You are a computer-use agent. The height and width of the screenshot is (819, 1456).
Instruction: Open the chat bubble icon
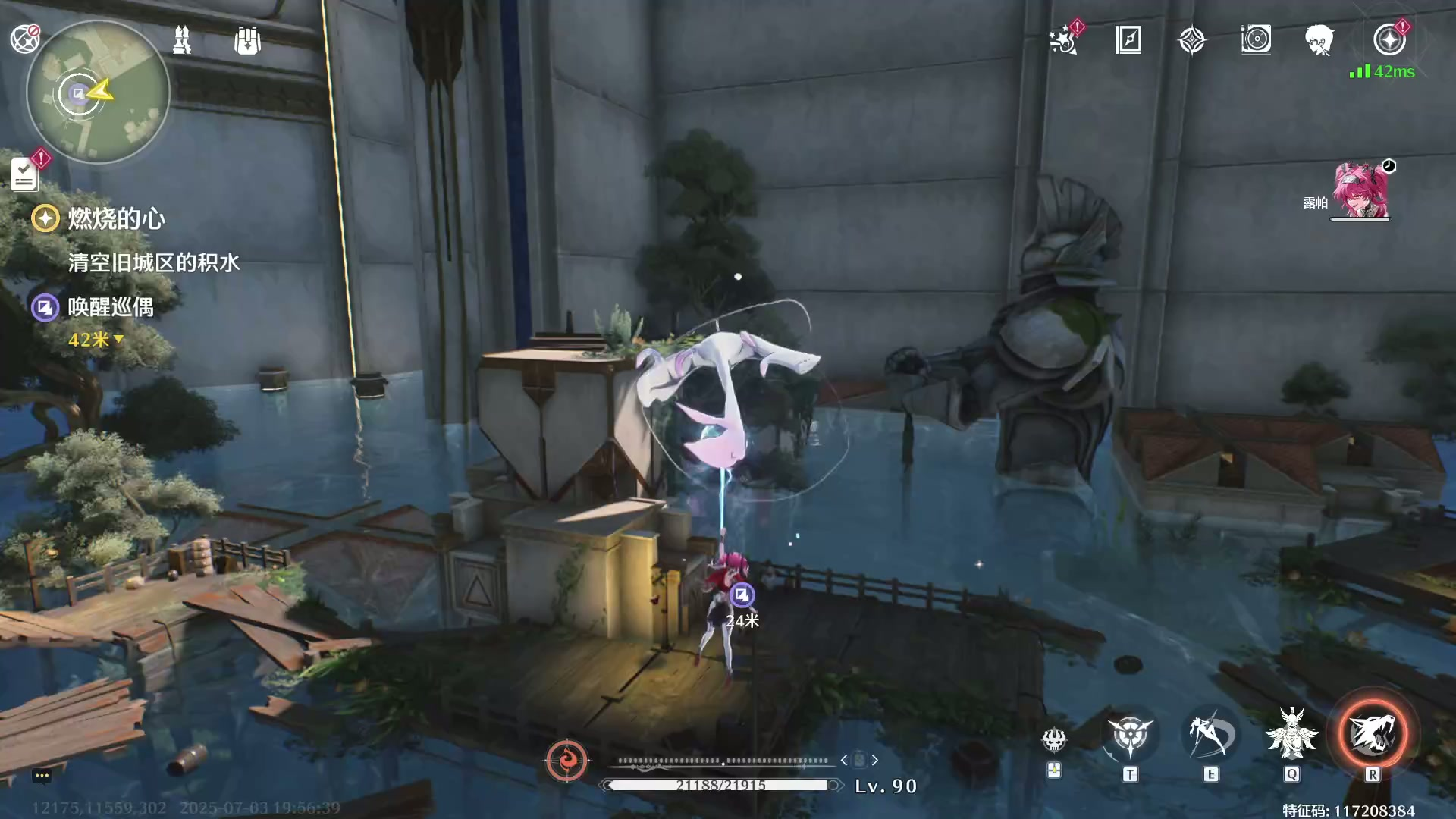click(x=42, y=775)
